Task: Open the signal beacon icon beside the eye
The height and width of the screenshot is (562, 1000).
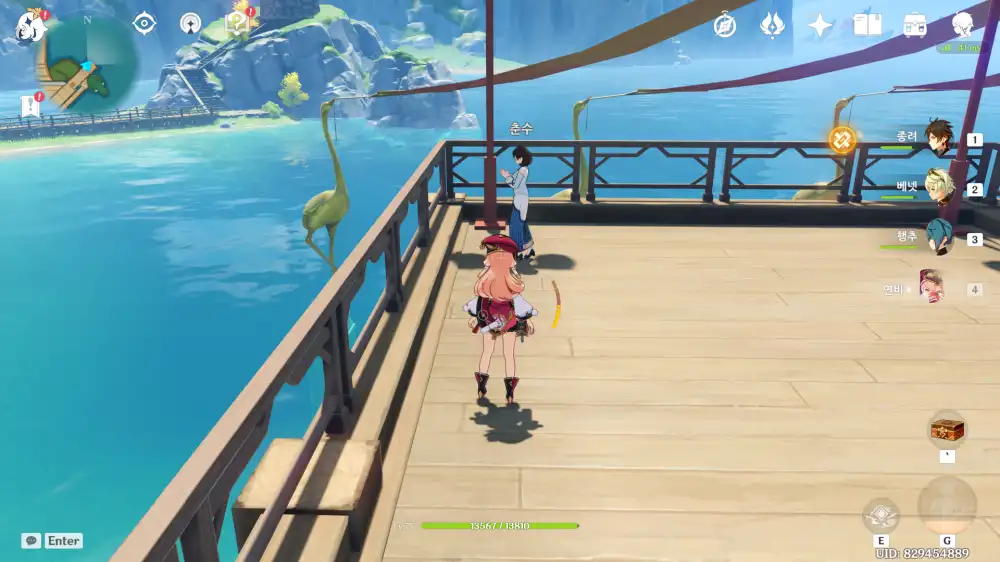Action: tap(190, 24)
